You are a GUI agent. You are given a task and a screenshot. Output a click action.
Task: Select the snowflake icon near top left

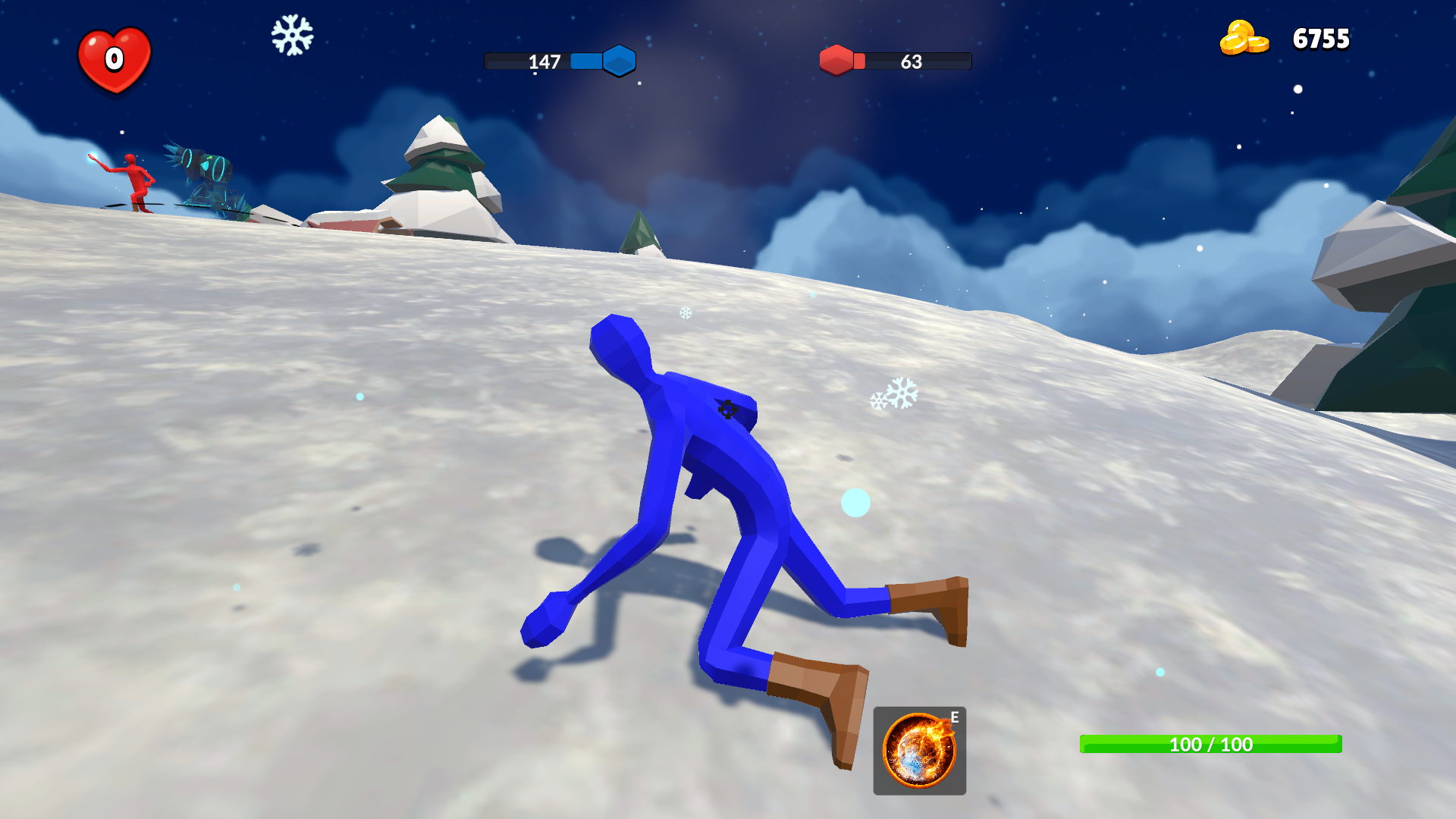[x=292, y=36]
